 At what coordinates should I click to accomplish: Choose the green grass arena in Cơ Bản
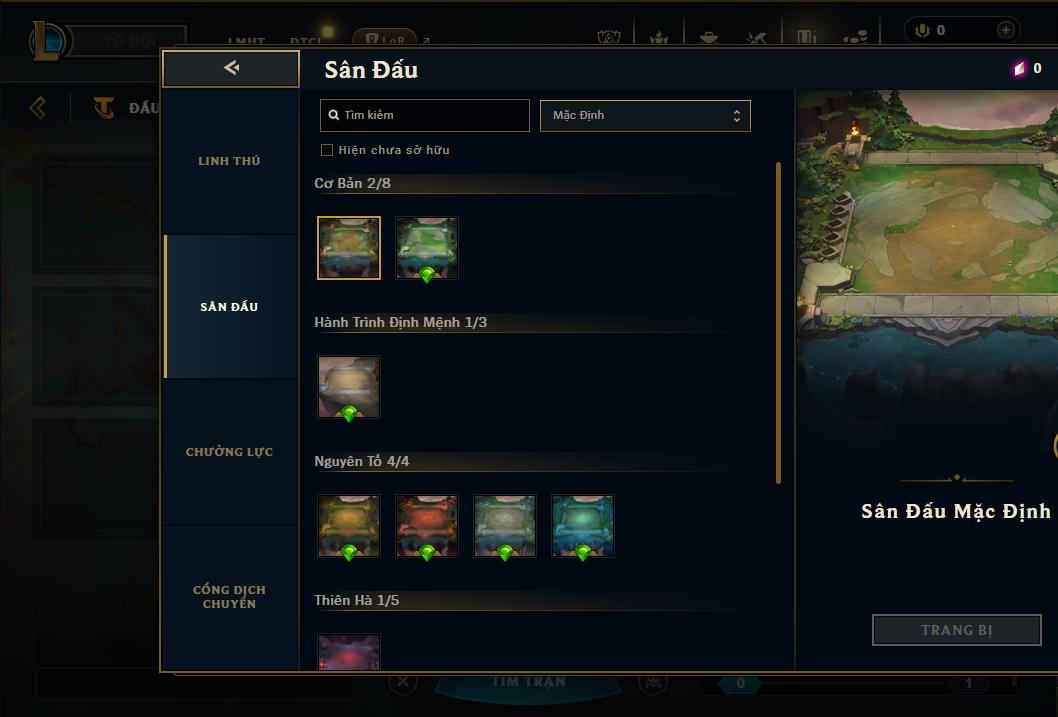click(427, 248)
